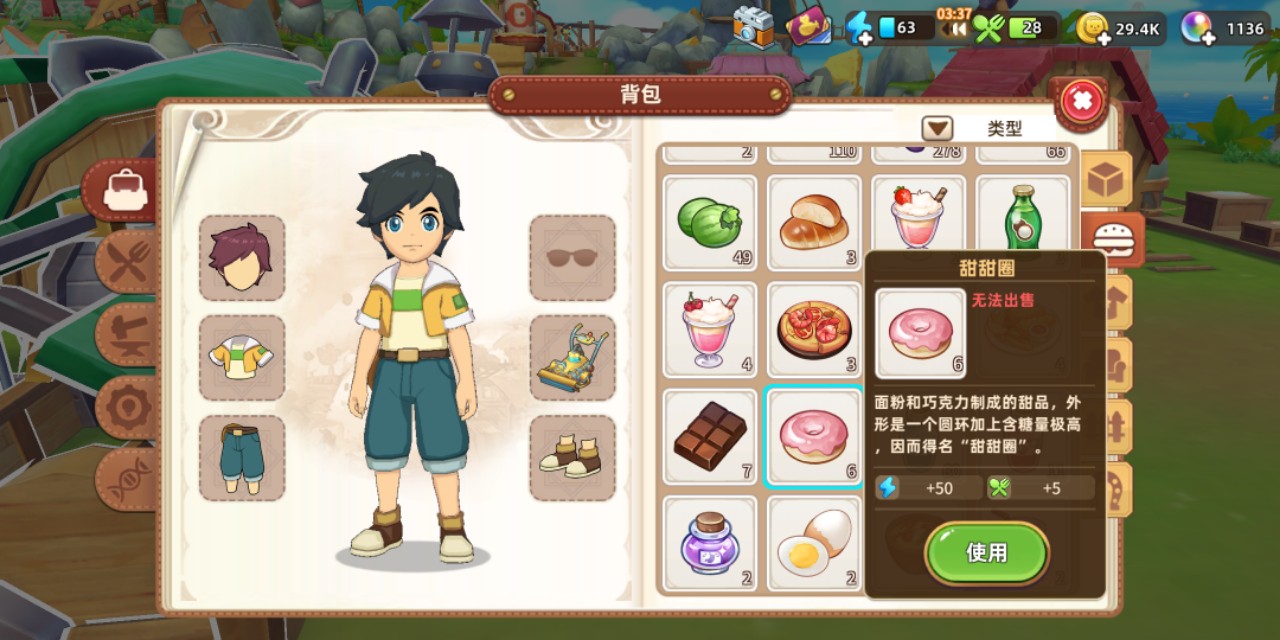The image size is (1280, 640).
Task: Choose the boiled egg item slot
Action: 814,543
